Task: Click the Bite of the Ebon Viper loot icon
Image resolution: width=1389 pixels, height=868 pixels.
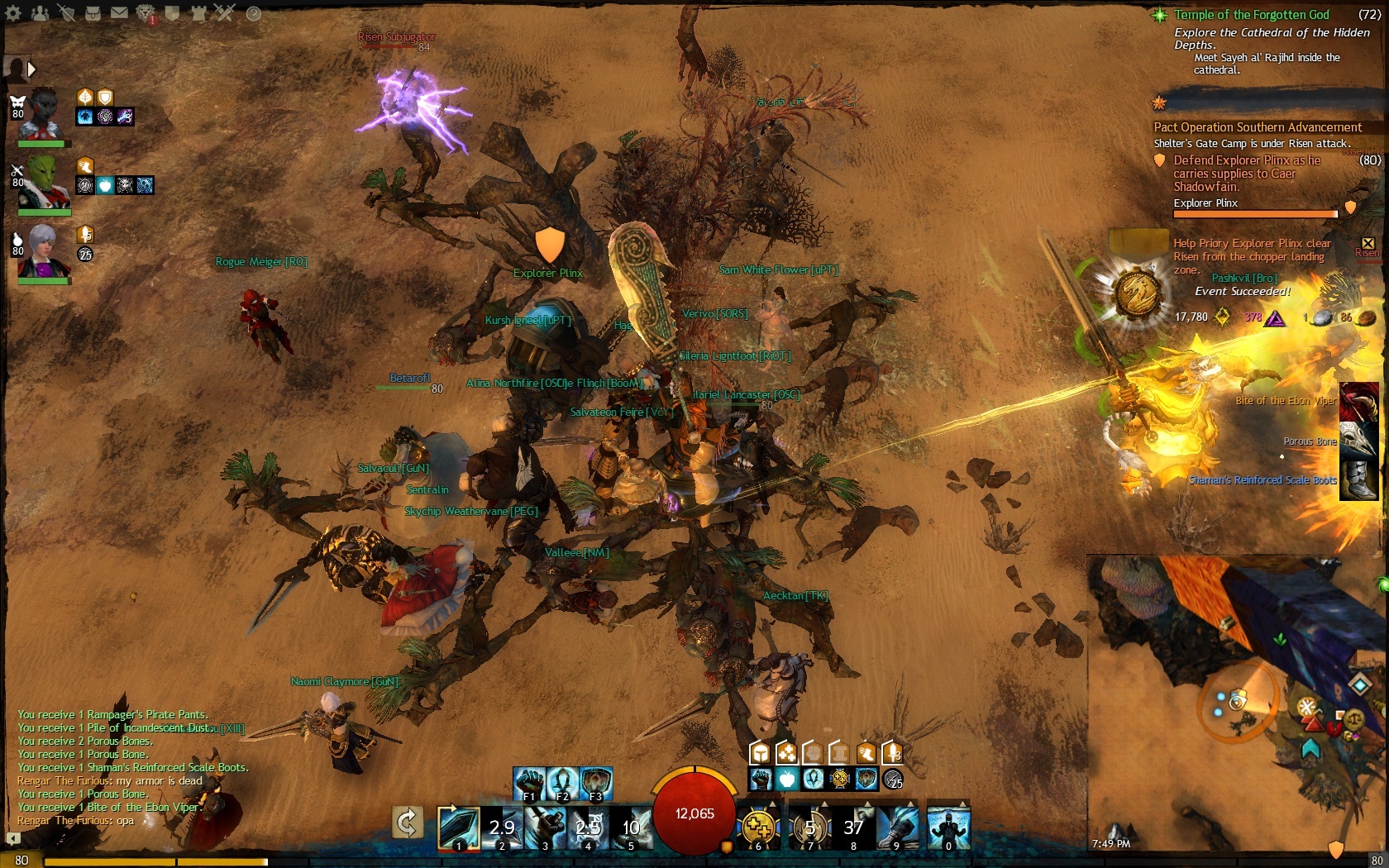Action: point(1358,403)
